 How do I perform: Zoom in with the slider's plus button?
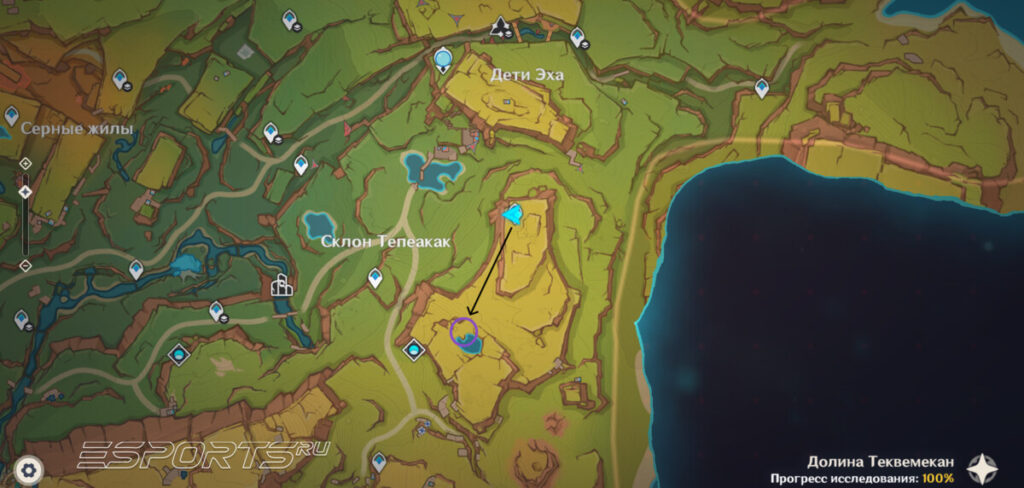[25, 162]
